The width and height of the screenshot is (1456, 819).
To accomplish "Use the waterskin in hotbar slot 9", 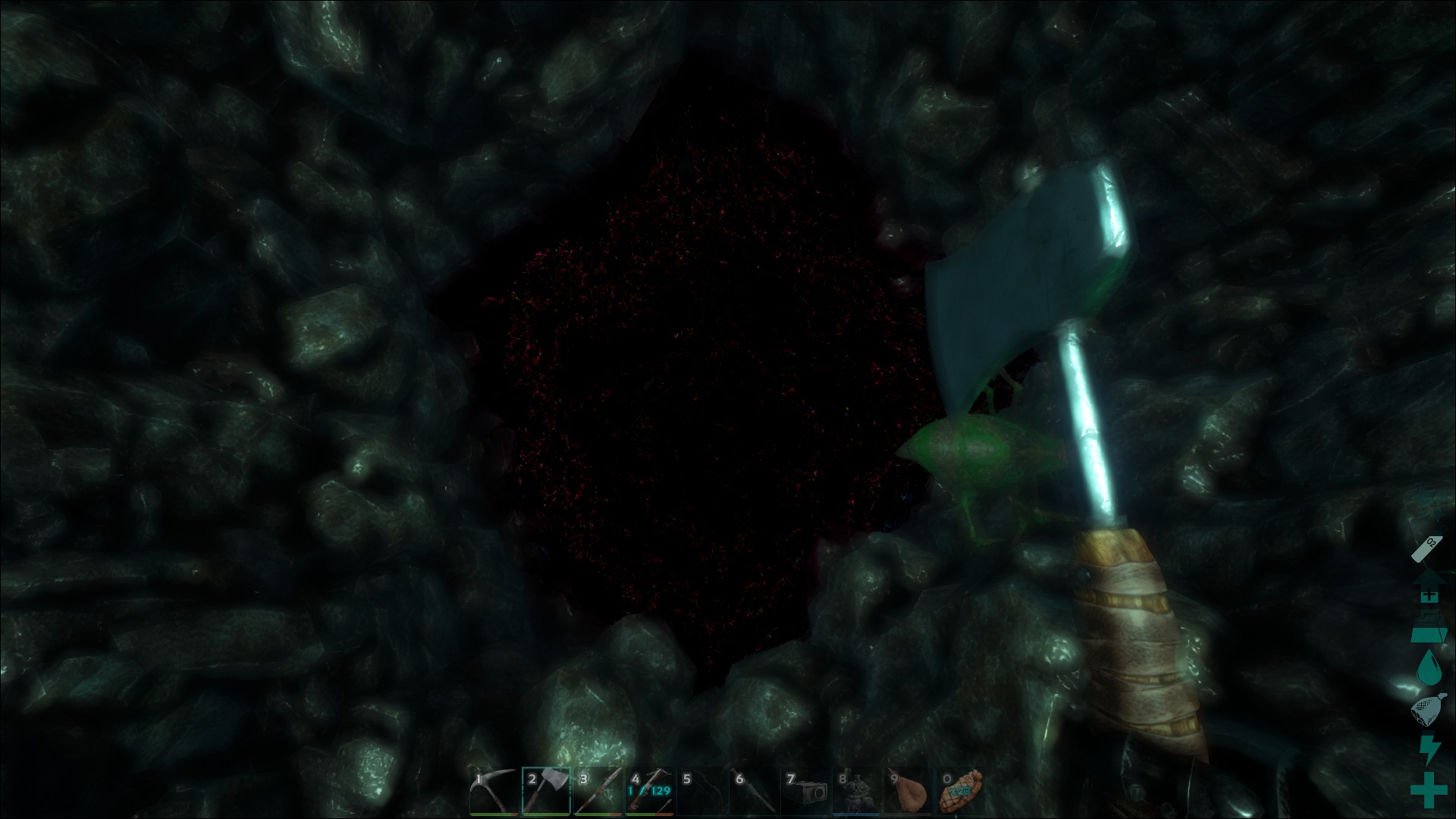I will pos(908,792).
